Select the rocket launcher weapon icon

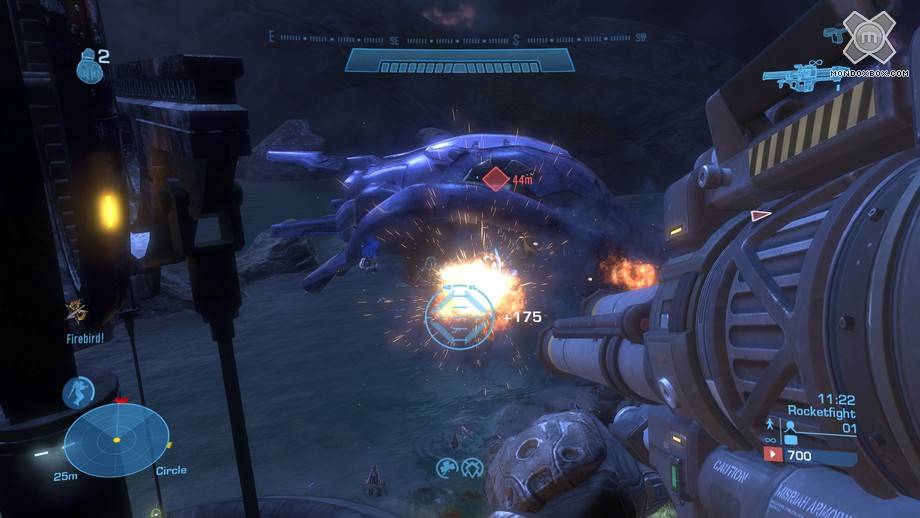click(x=803, y=74)
